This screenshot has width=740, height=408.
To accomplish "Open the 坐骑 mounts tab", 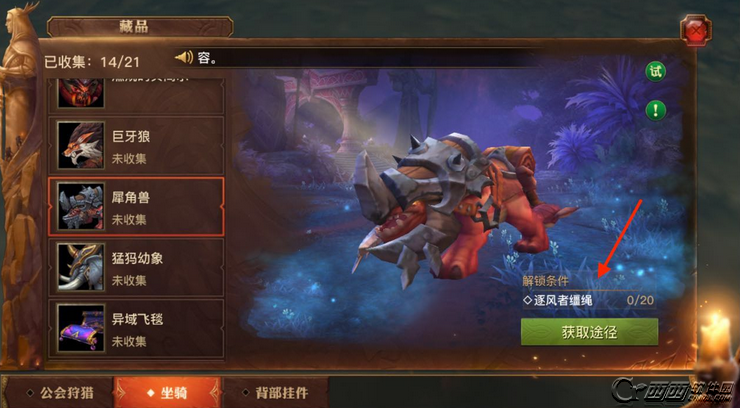I will pyautogui.click(x=166, y=393).
